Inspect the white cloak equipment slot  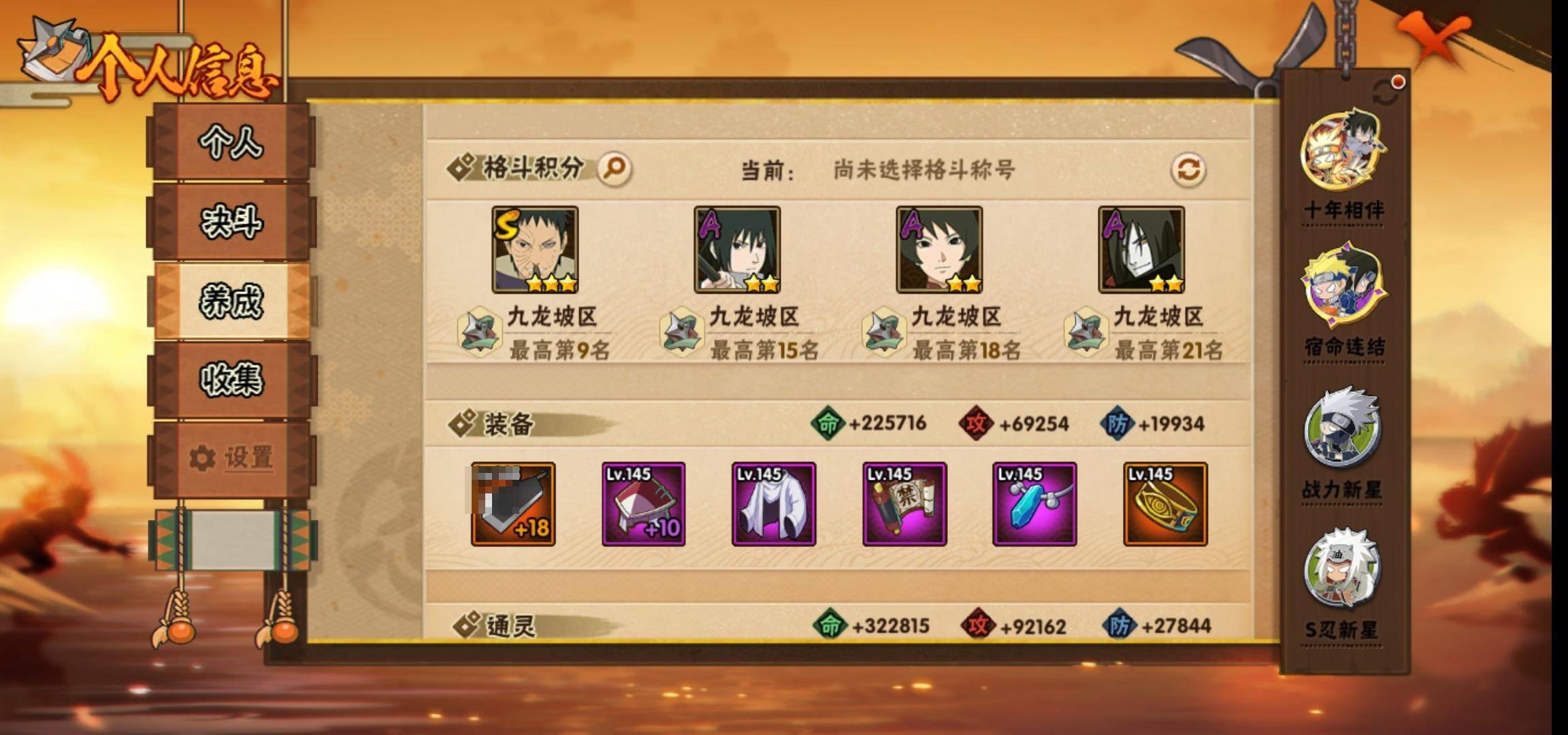click(774, 504)
